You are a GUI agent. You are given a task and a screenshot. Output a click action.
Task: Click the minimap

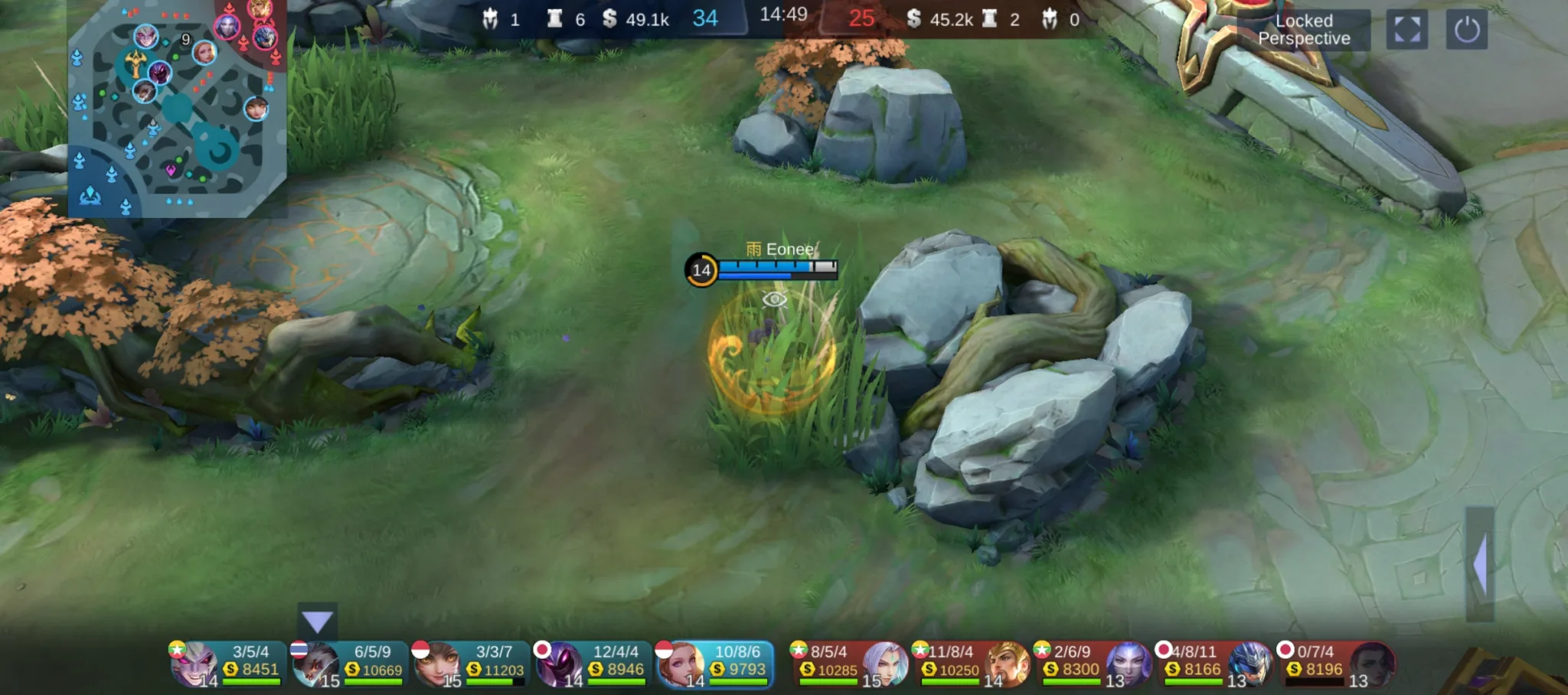coord(177,109)
